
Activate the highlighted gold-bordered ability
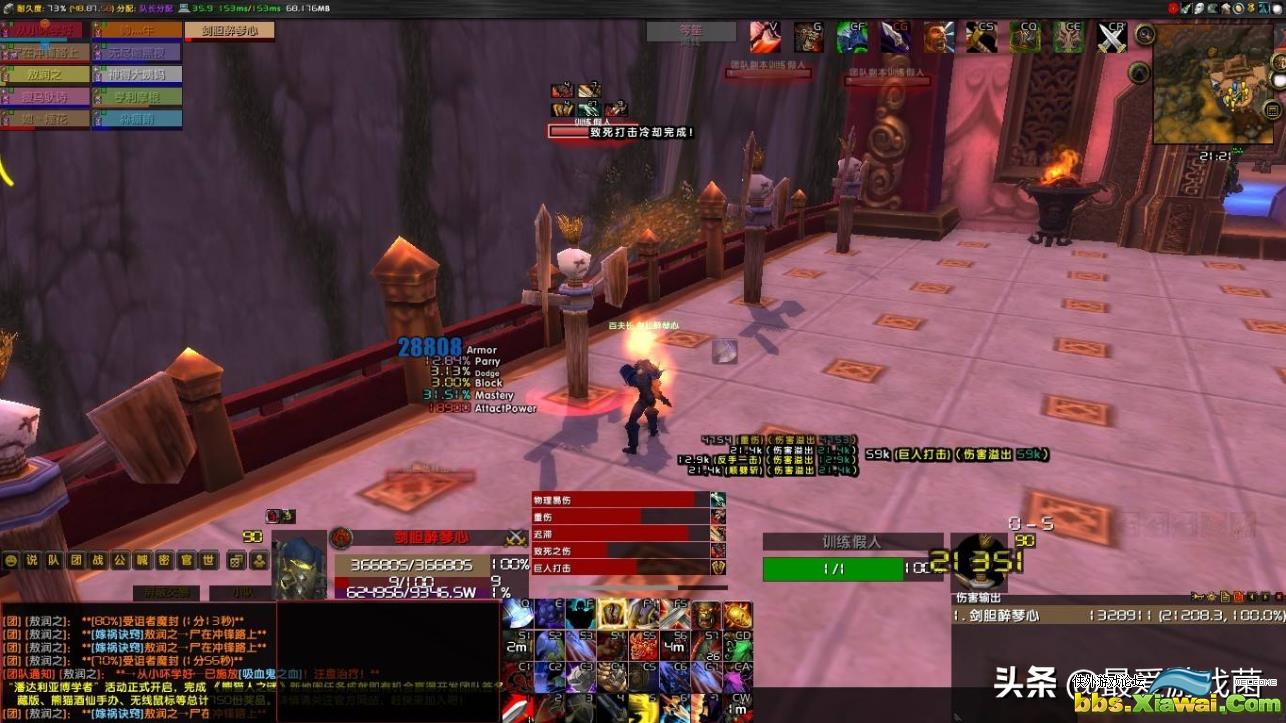coord(612,614)
